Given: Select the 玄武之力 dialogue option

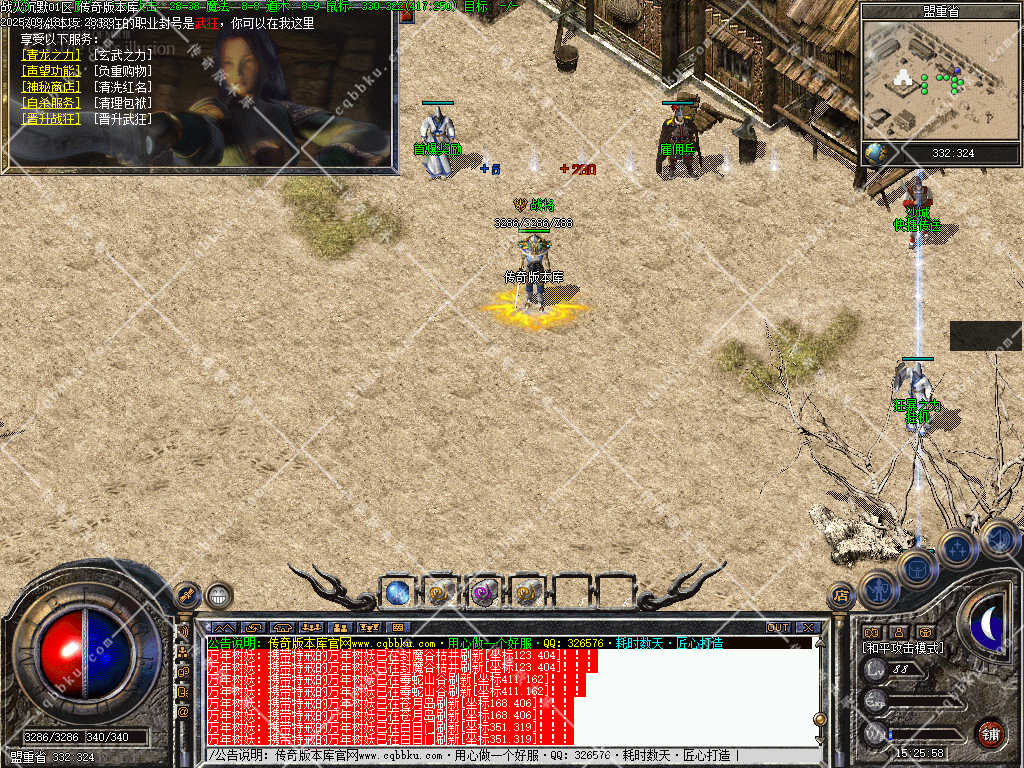Looking at the screenshot, I should [x=123, y=55].
